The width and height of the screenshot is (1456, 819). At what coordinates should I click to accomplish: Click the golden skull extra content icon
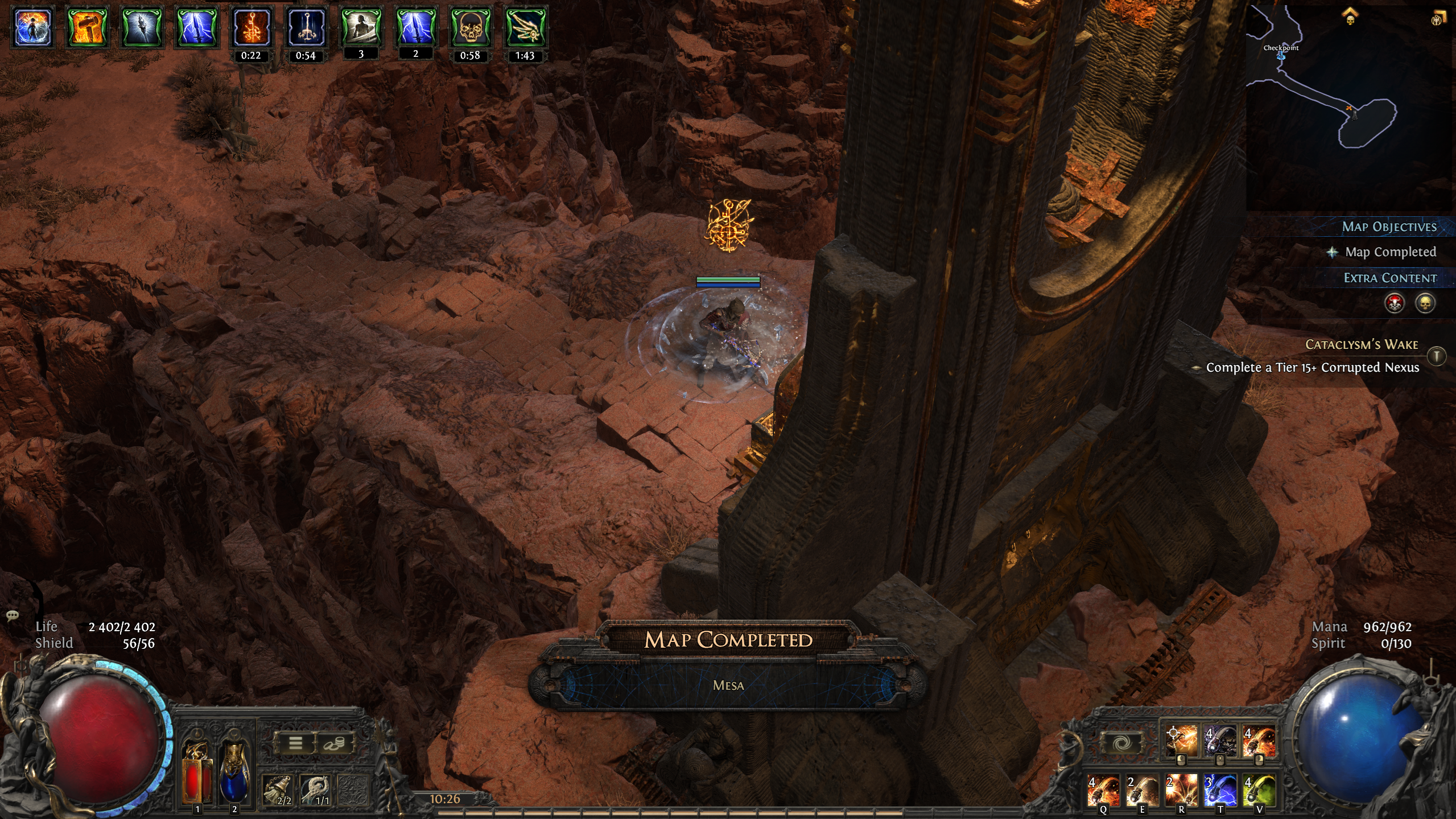coord(1425,303)
